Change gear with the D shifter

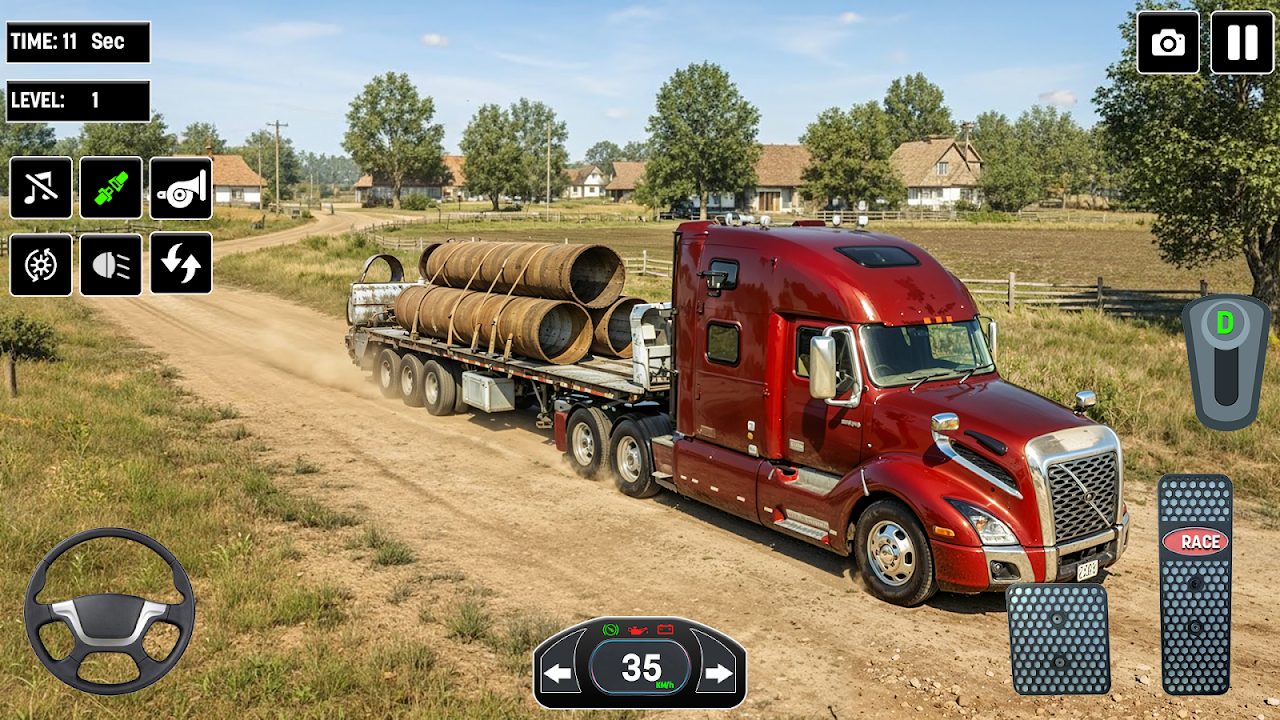coord(1226,360)
